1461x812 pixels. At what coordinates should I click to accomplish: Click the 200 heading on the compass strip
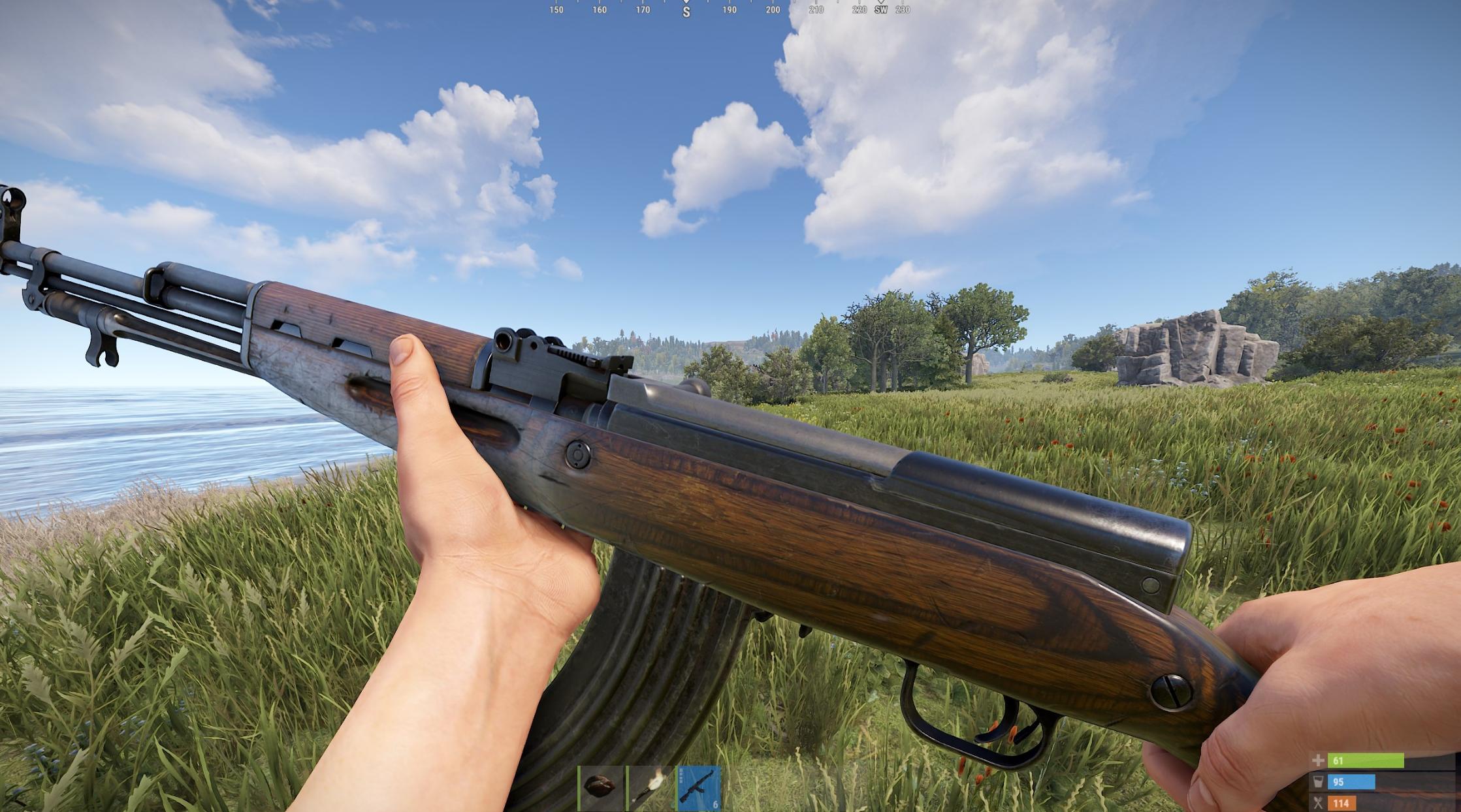click(773, 9)
